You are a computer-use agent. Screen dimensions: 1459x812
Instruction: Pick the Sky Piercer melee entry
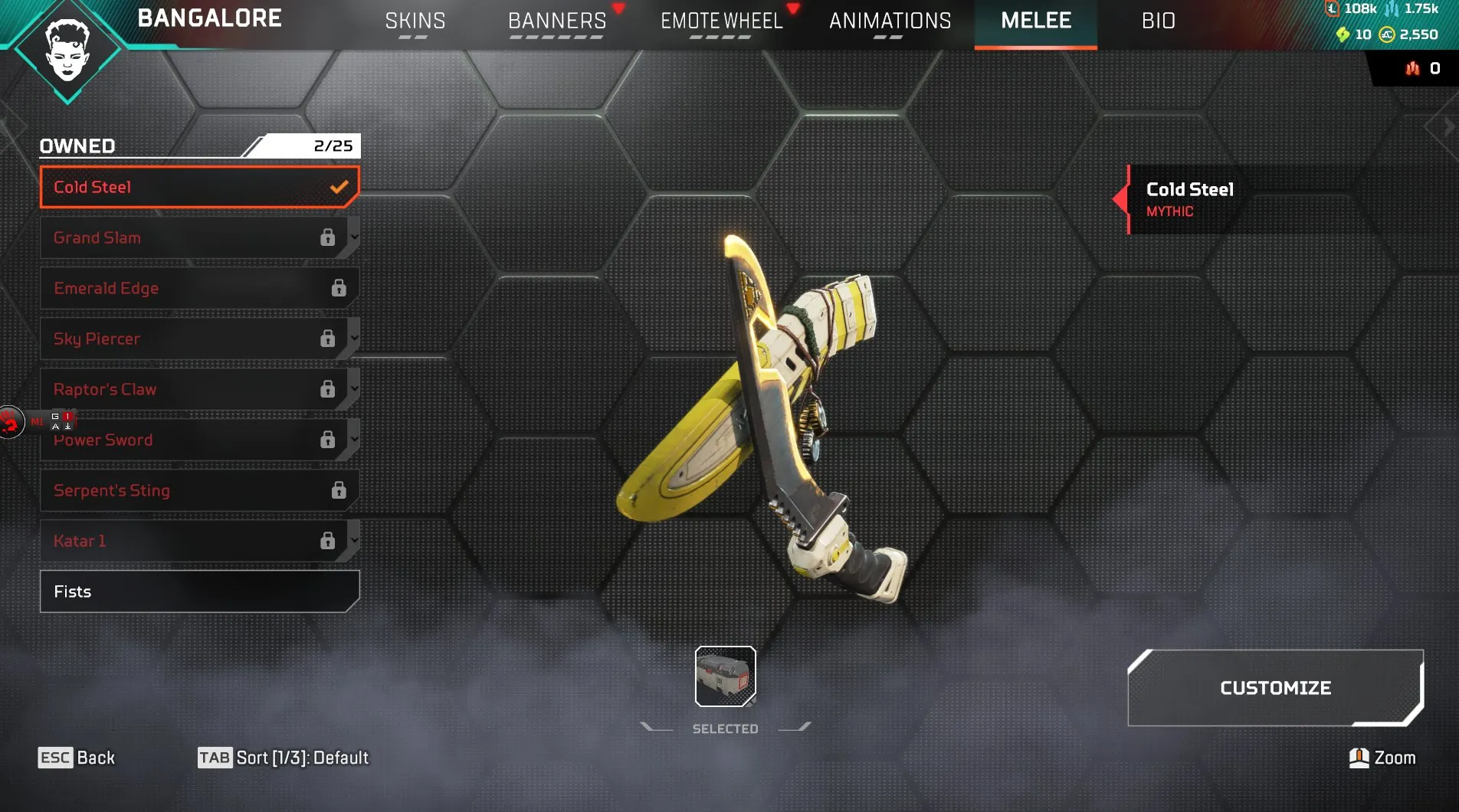[192, 339]
